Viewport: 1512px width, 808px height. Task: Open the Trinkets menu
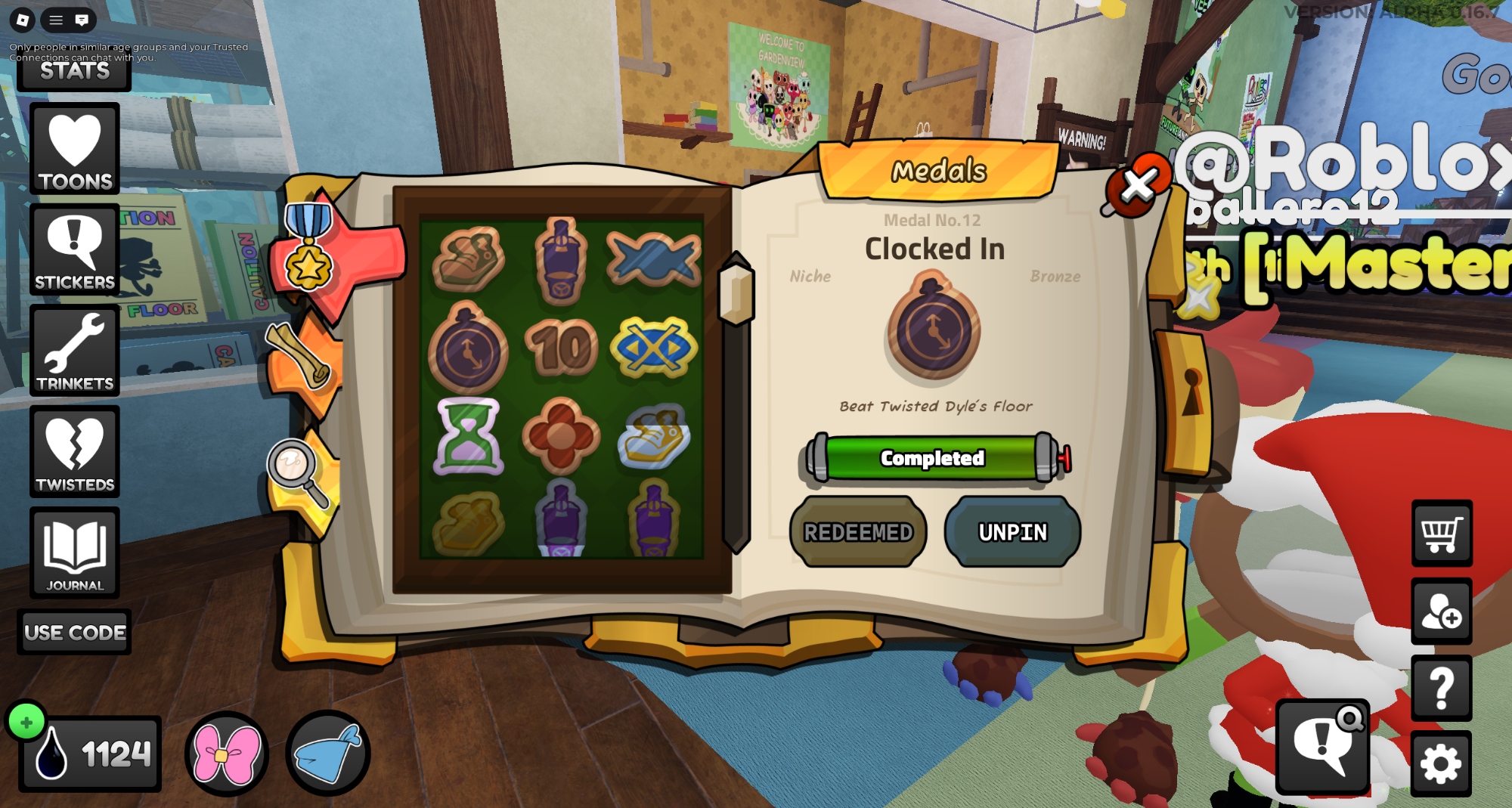[75, 351]
